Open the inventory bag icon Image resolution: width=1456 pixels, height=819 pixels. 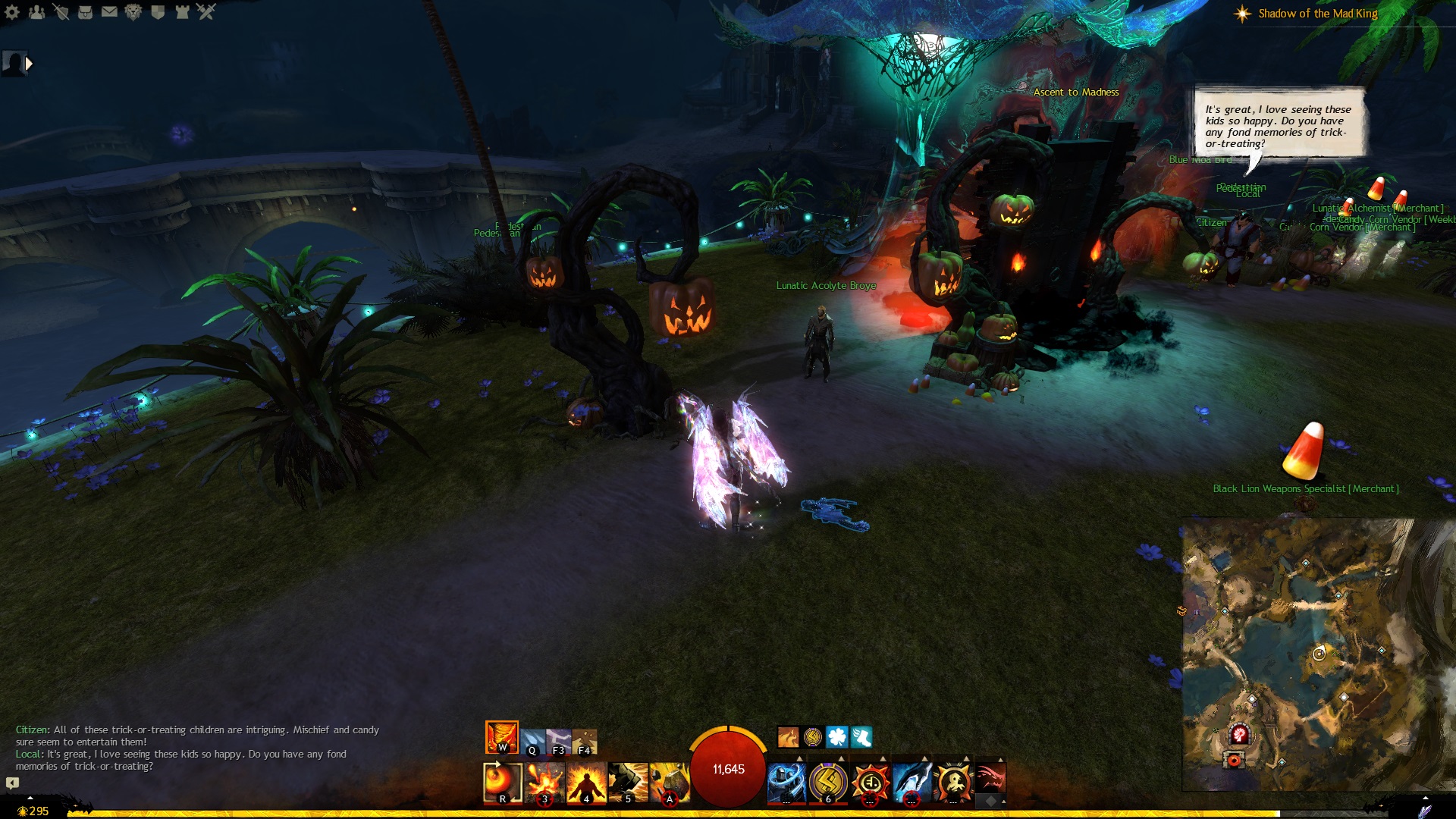pyautogui.click(x=85, y=12)
